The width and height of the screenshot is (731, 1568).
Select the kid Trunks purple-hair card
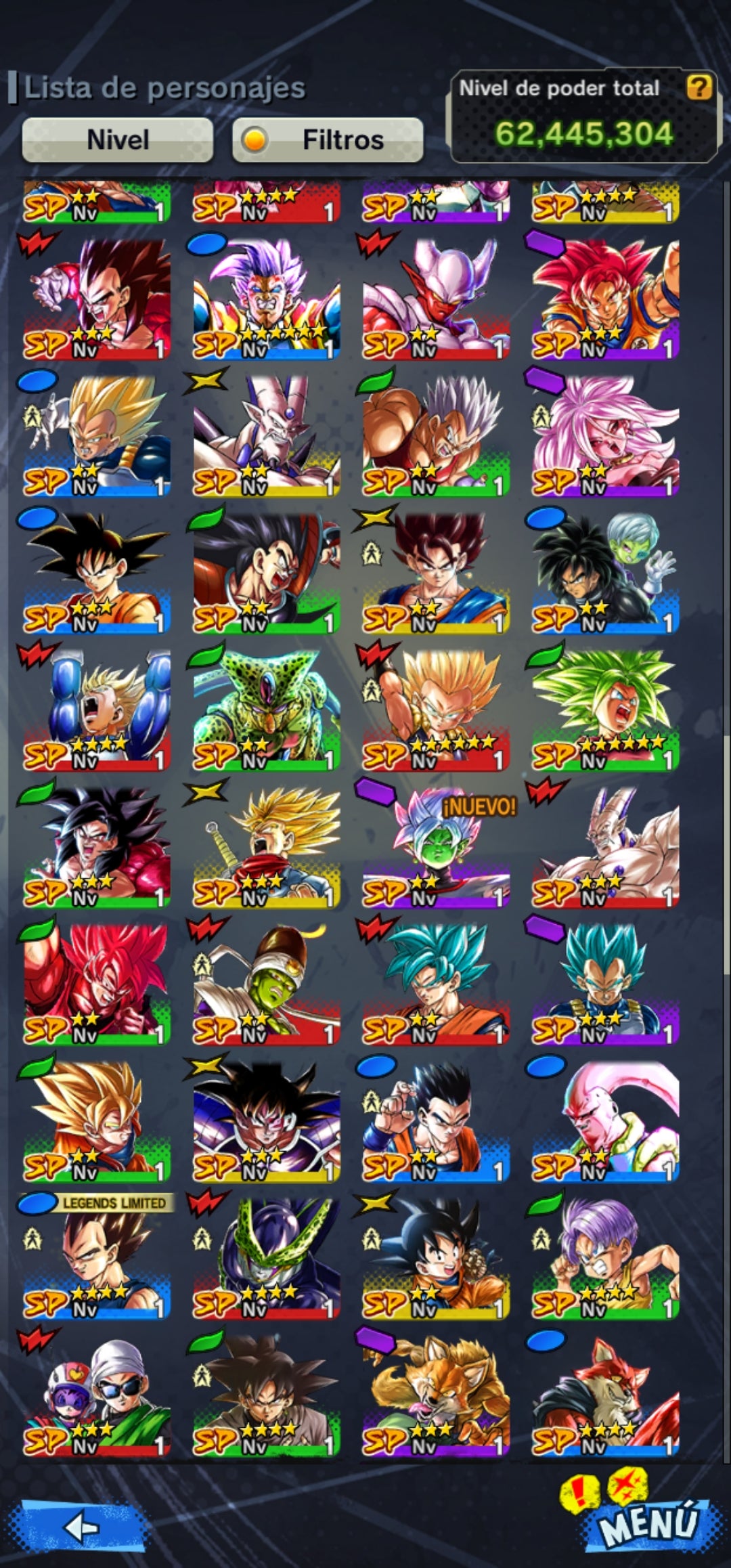point(605,1257)
